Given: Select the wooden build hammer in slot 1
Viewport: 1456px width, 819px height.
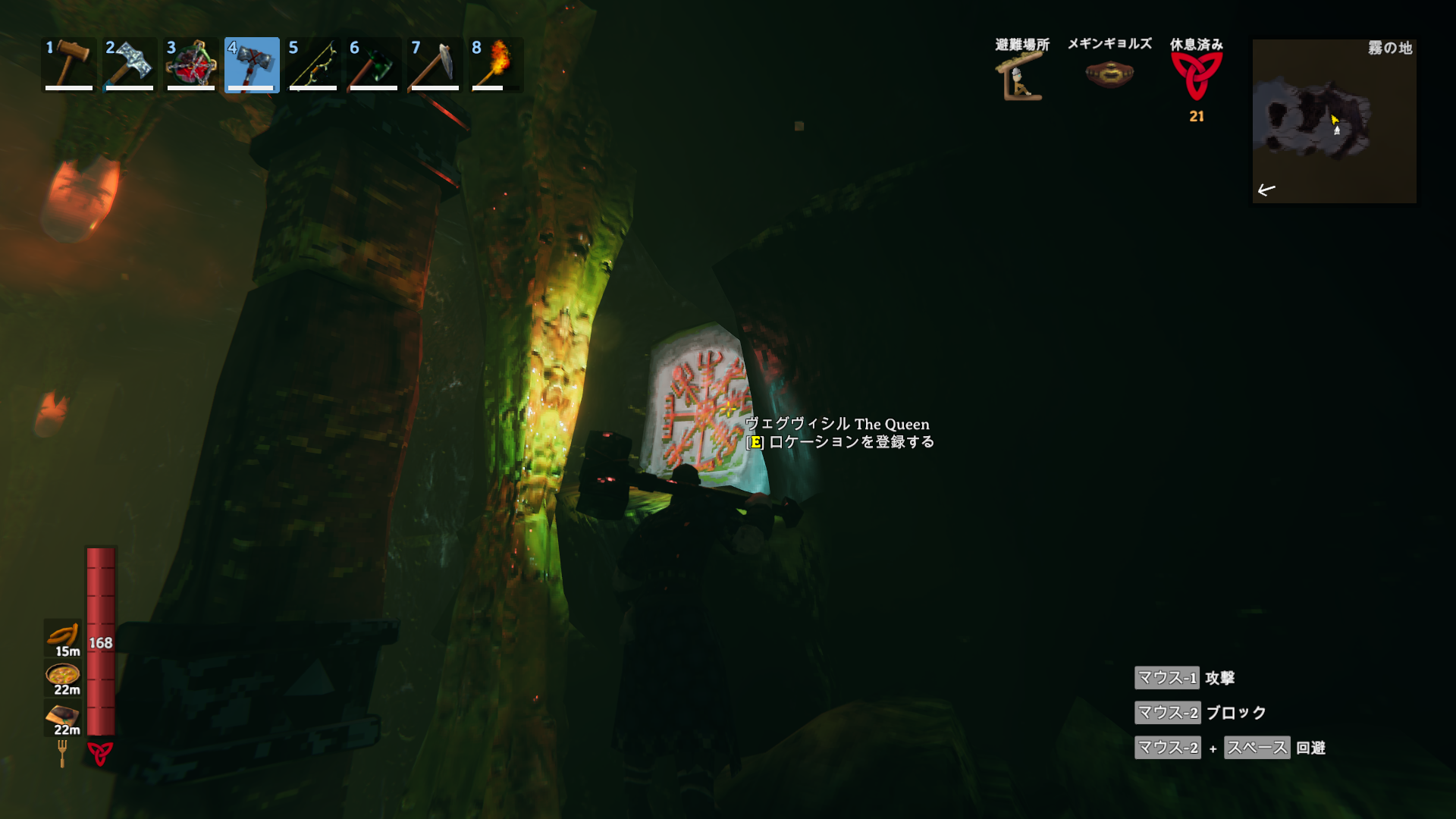Looking at the screenshot, I should pos(69,64).
